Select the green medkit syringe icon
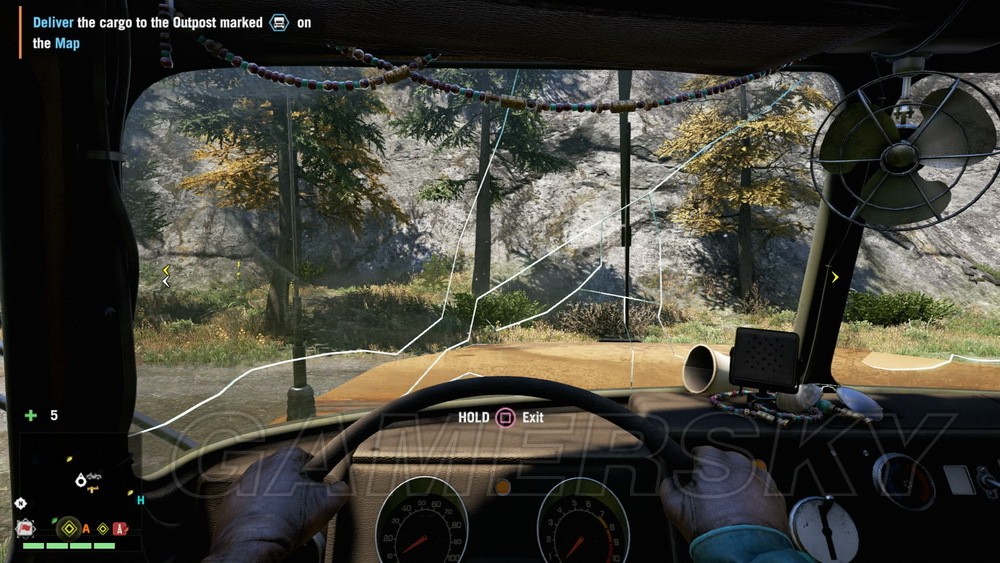Image resolution: width=1000 pixels, height=563 pixels. tap(31, 415)
